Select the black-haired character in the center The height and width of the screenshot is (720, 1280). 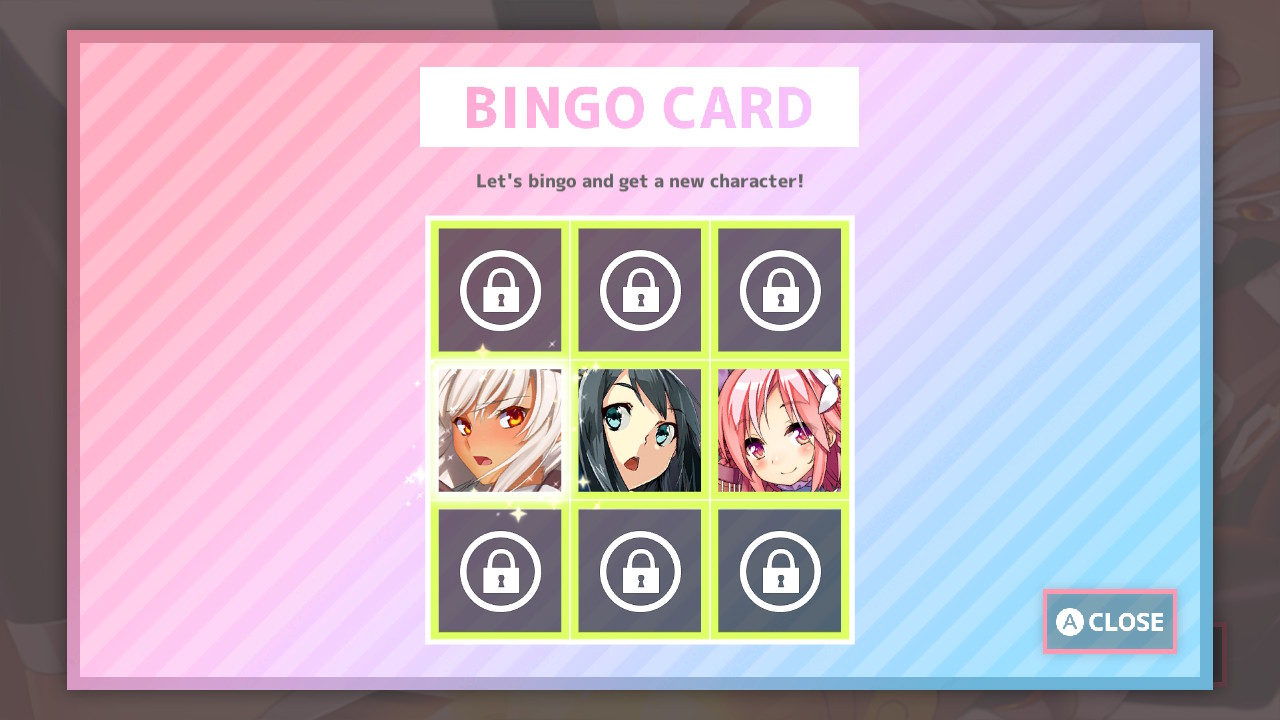tap(639, 430)
